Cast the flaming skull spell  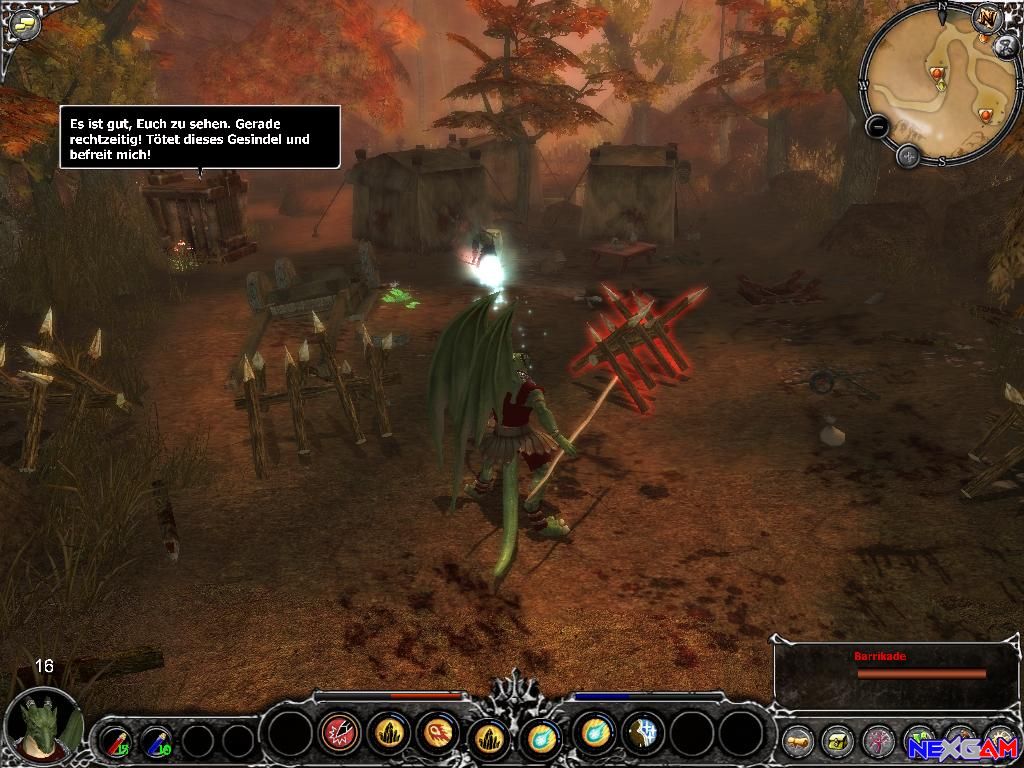point(438,735)
